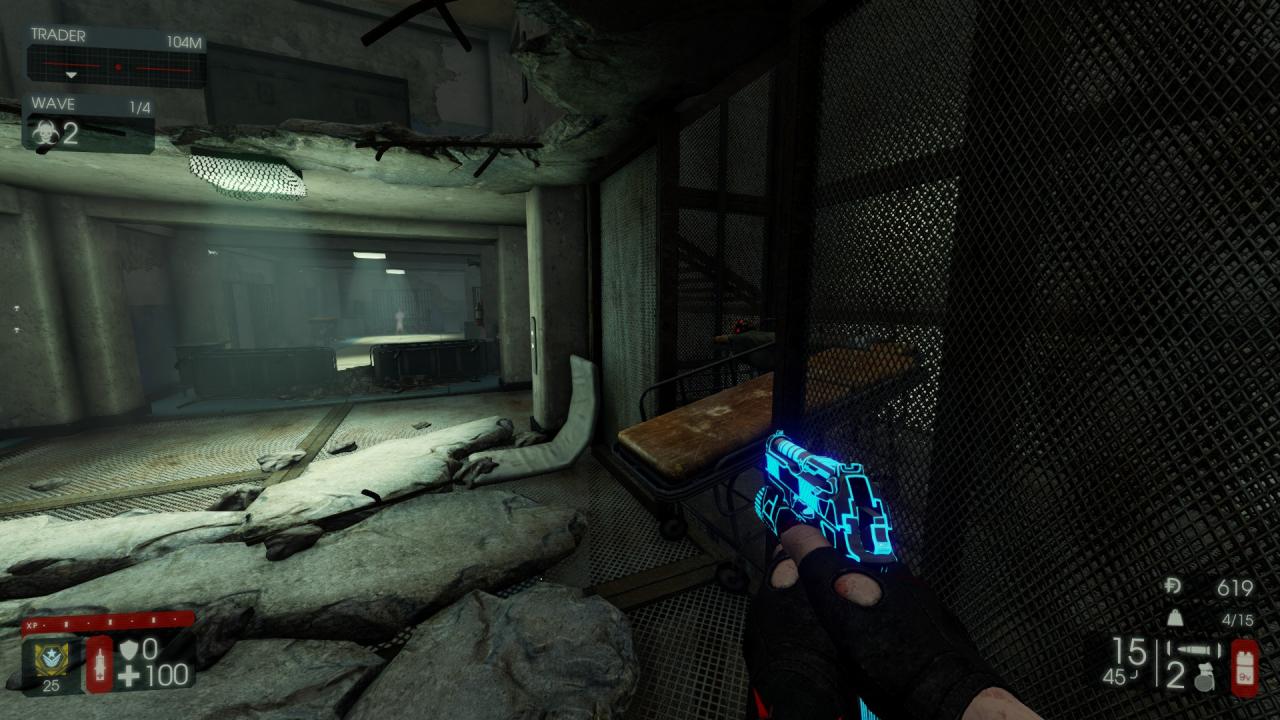Click the Dosh currency icon
The width and height of the screenshot is (1280, 720).
pos(1176,588)
